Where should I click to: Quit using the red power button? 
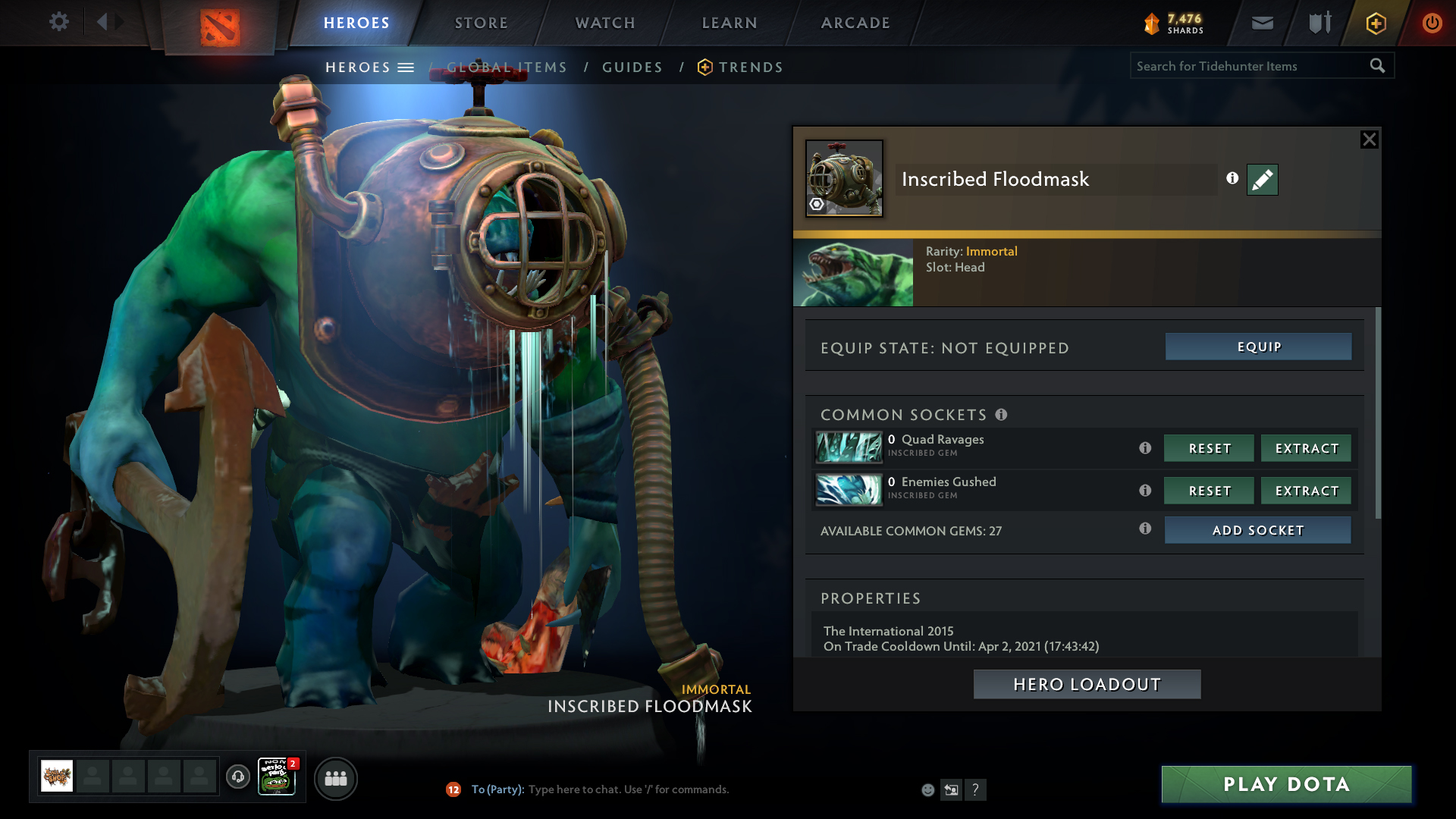tap(1432, 23)
